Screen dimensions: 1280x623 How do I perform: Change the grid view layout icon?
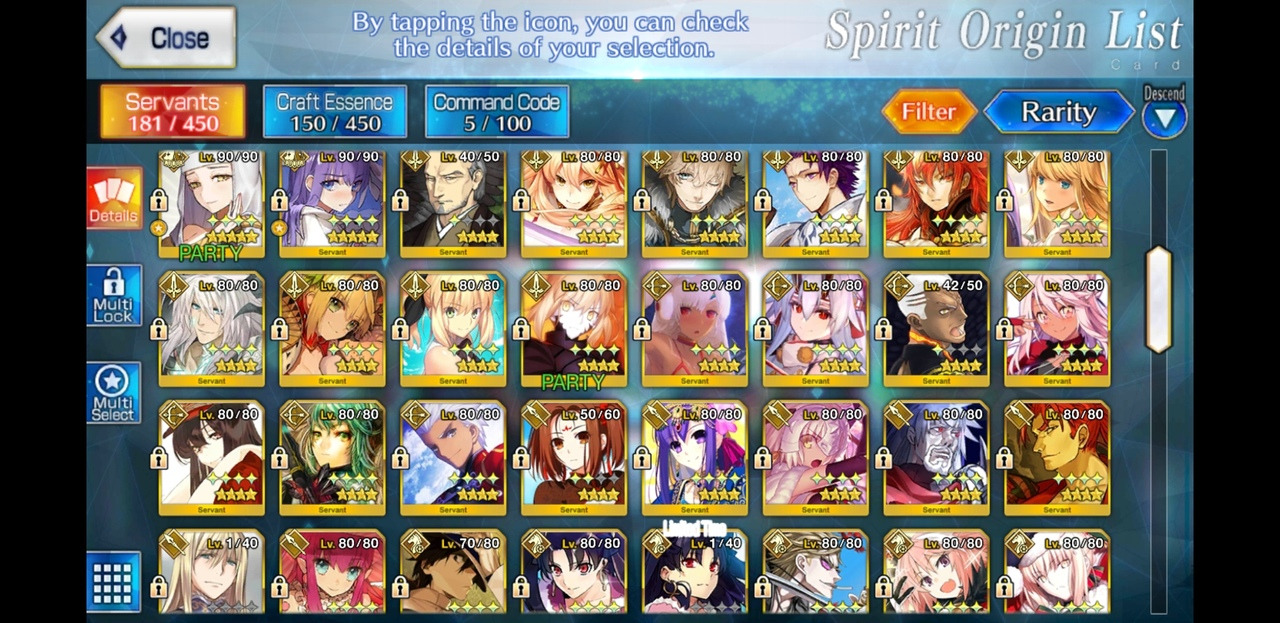[x=112, y=581]
